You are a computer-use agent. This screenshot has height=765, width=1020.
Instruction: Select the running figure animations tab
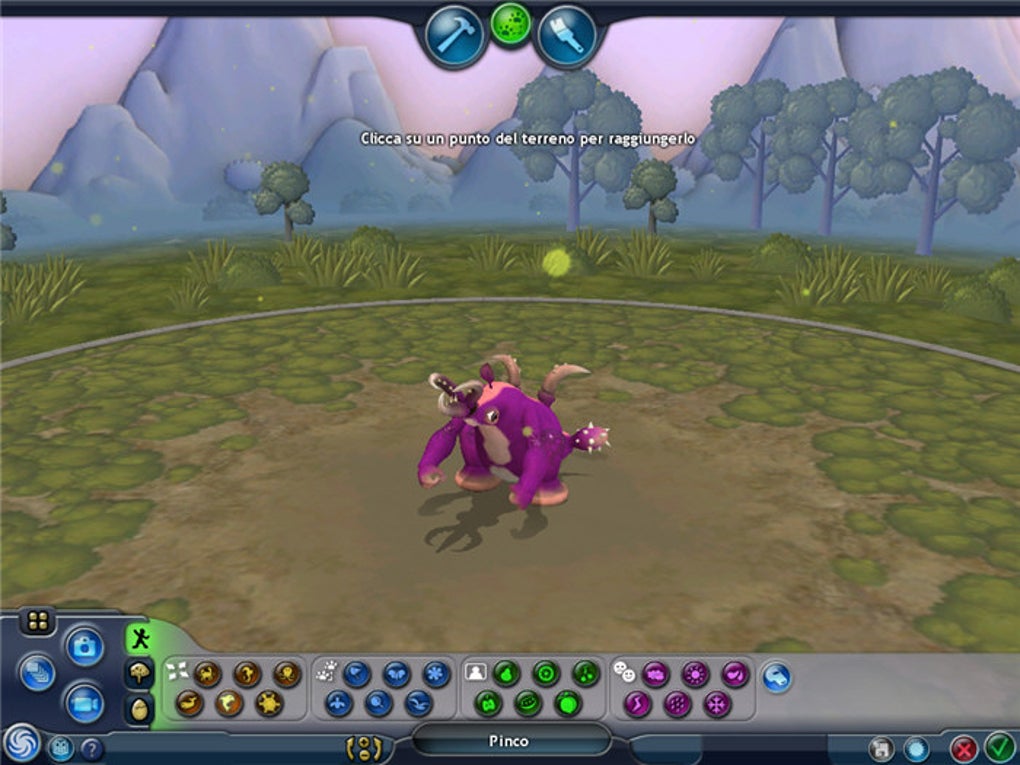click(x=139, y=638)
